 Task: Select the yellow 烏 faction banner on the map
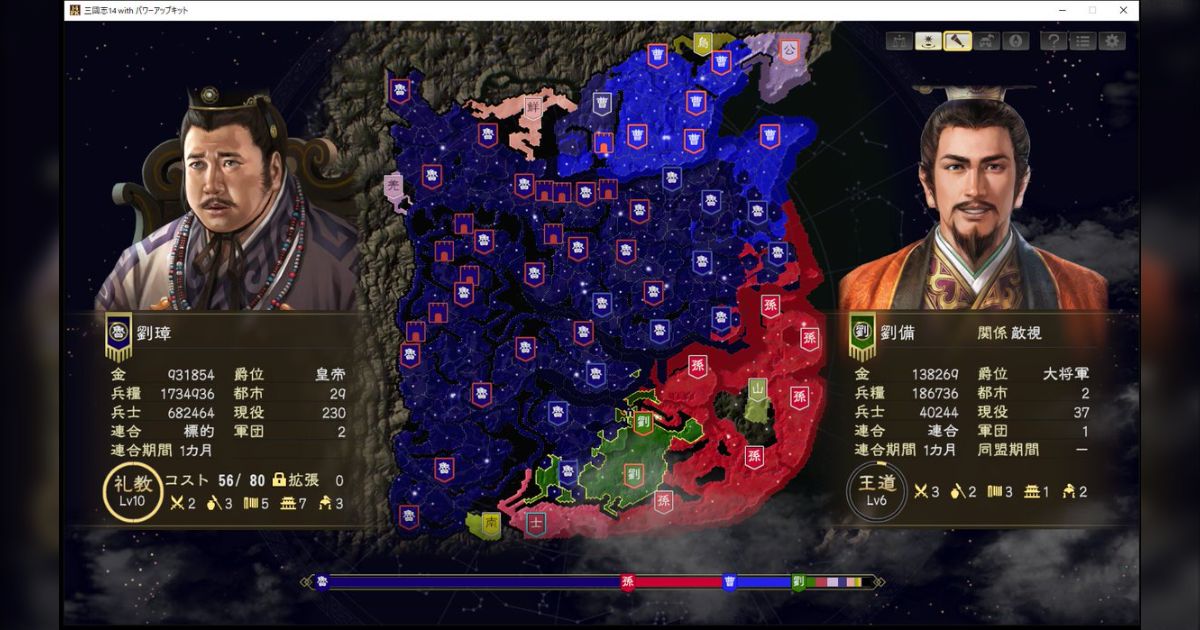(x=705, y=43)
